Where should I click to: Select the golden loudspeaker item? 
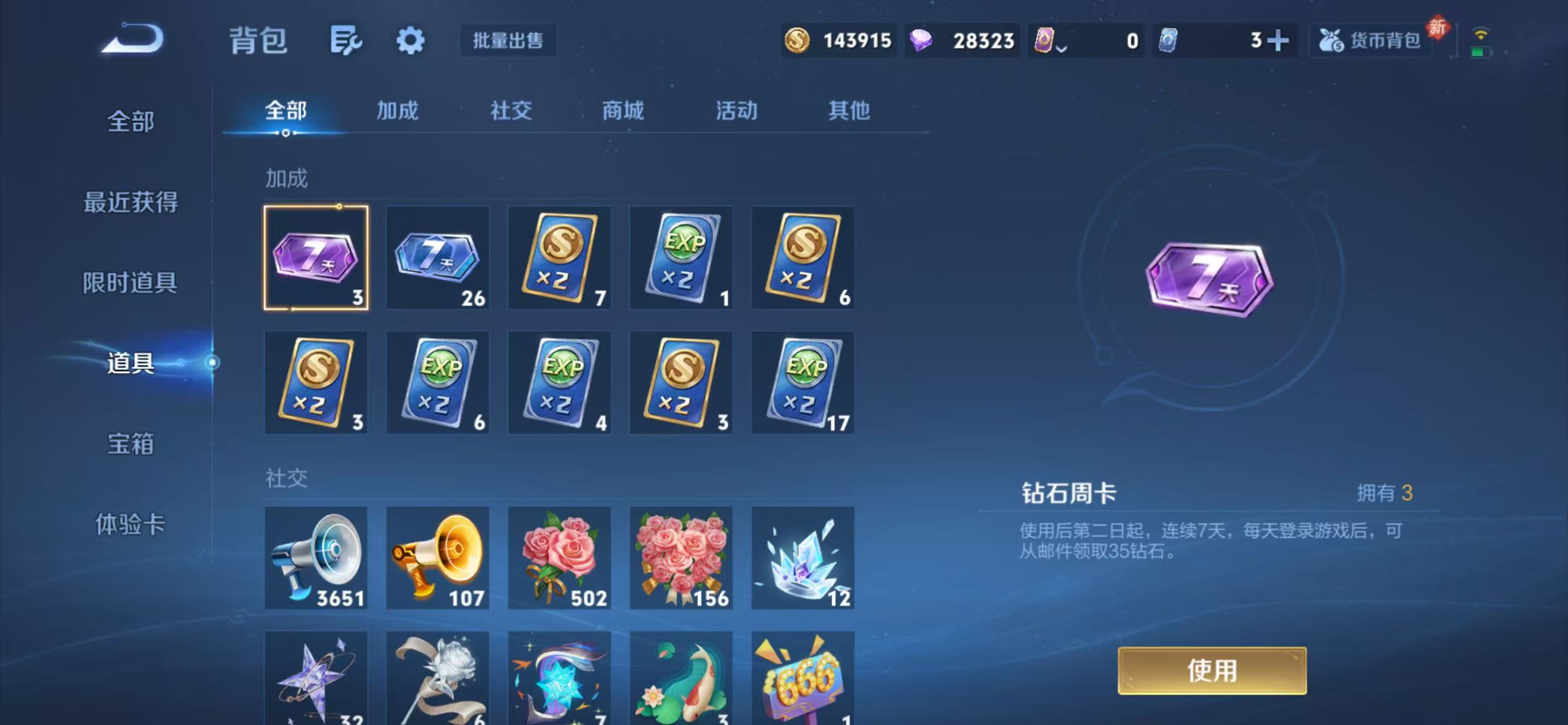[x=437, y=556]
